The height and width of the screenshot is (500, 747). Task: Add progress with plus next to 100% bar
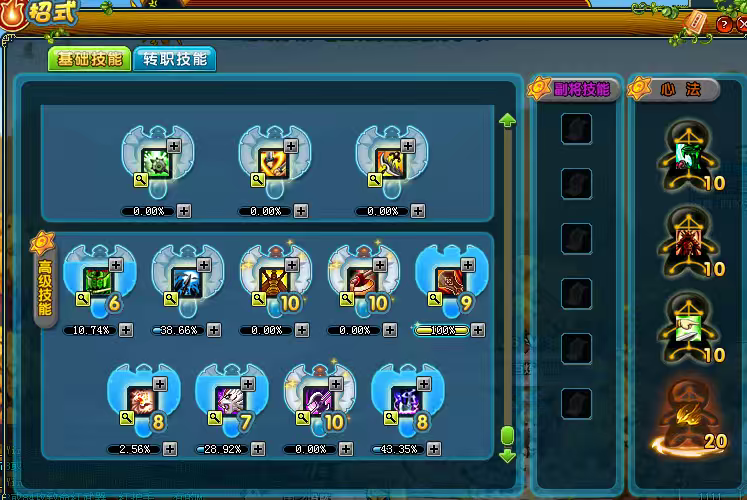[x=478, y=330]
